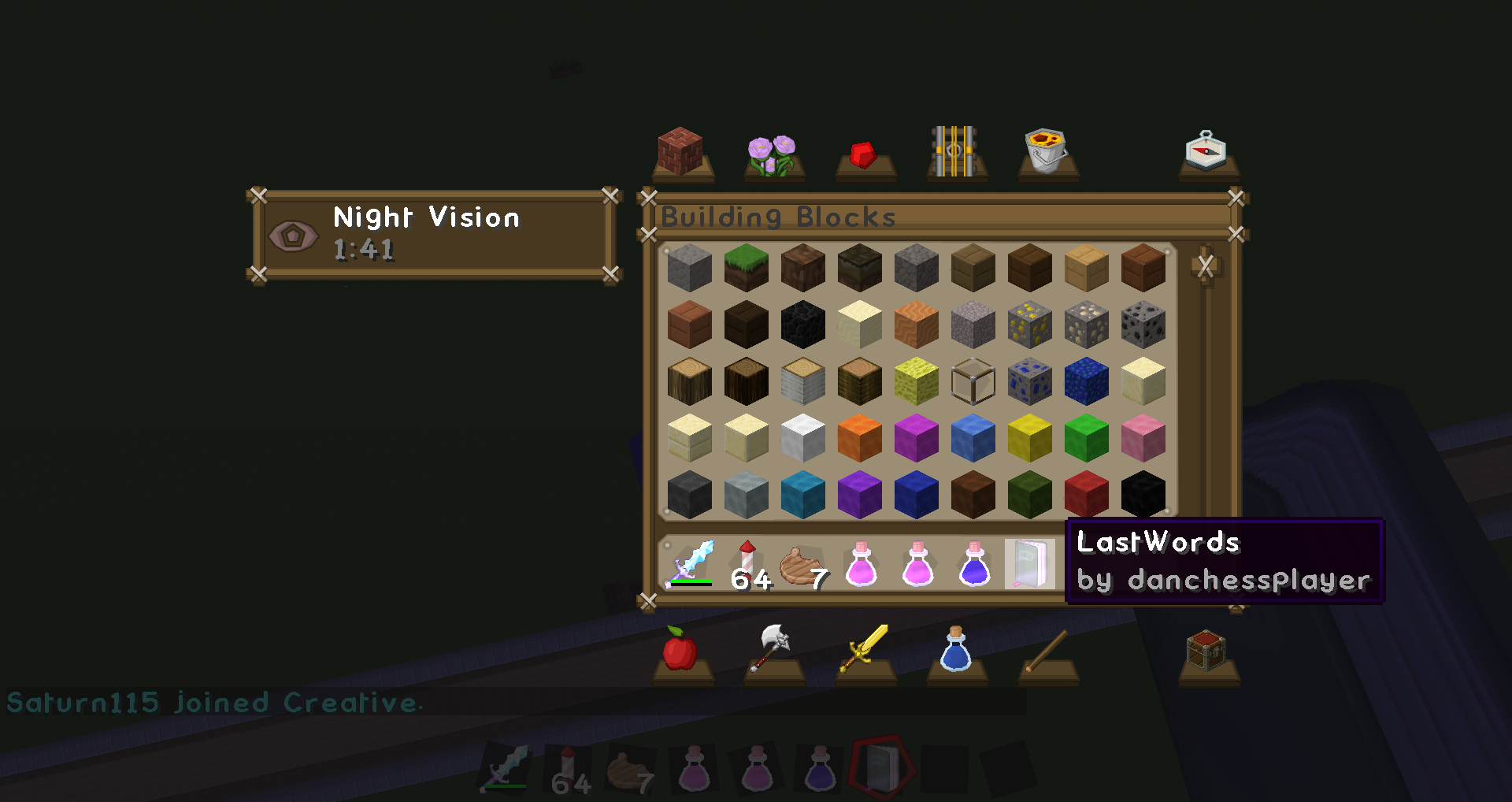Pick the grass block from the grid
The width and height of the screenshot is (1512, 802).
click(746, 268)
